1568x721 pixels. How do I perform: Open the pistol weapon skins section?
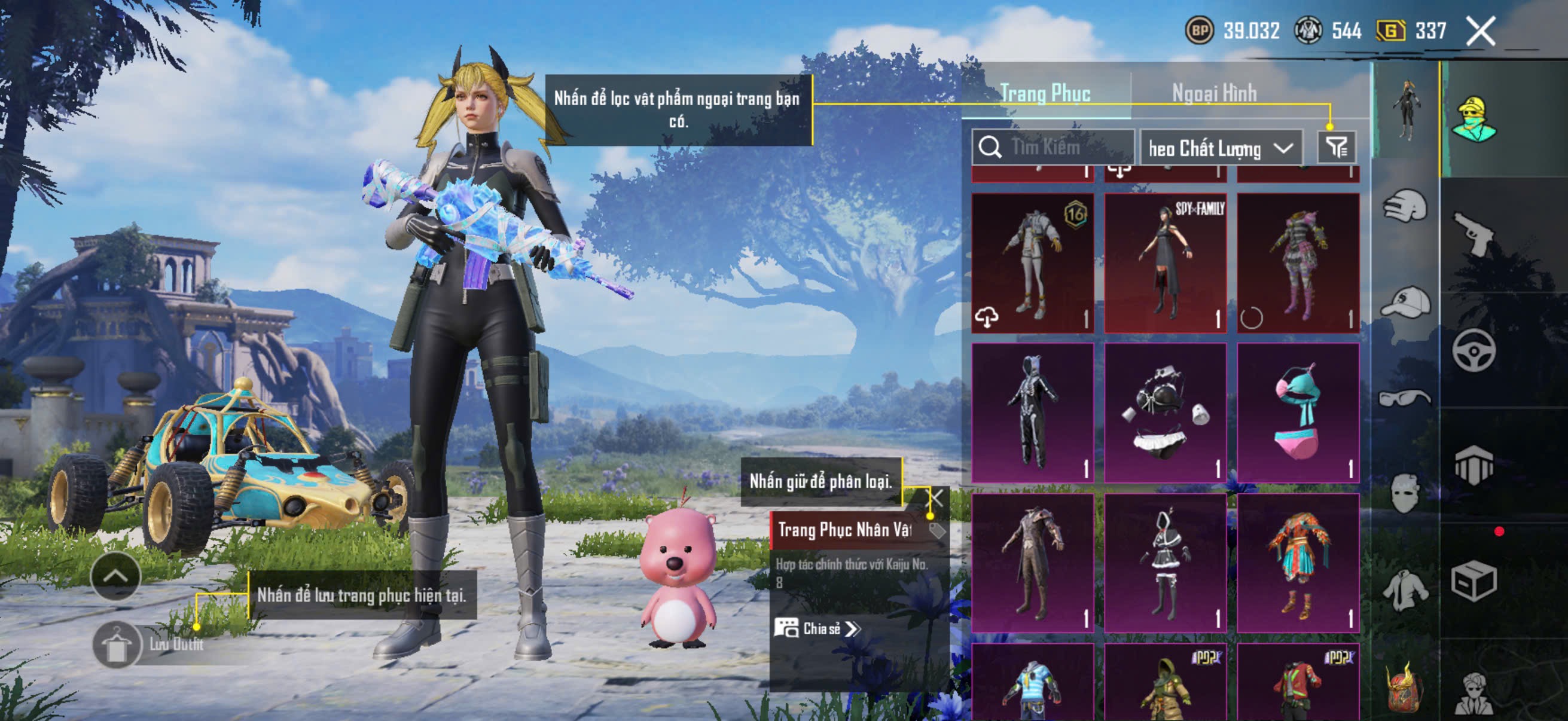[1473, 234]
